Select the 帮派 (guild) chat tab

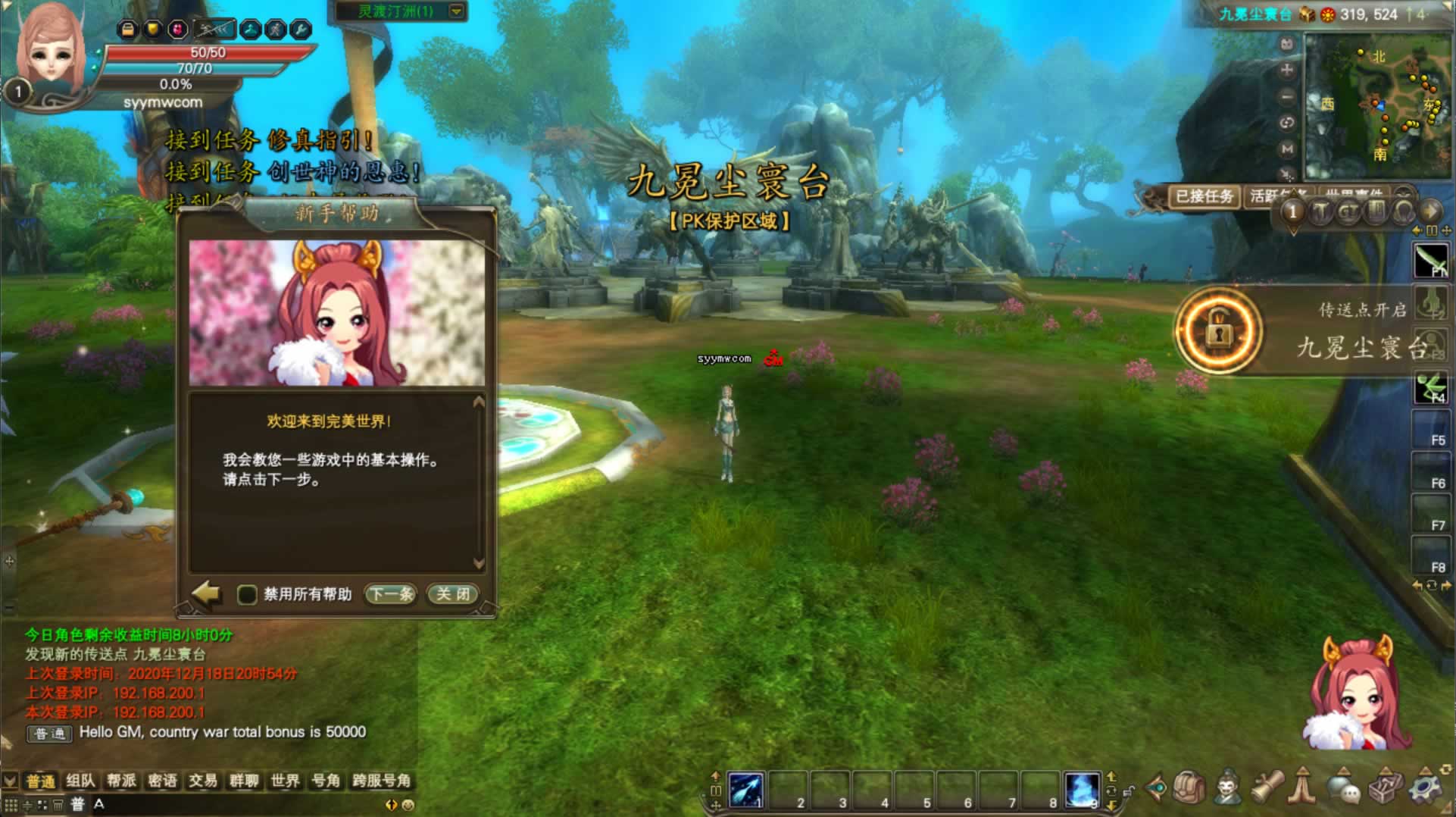(x=121, y=781)
